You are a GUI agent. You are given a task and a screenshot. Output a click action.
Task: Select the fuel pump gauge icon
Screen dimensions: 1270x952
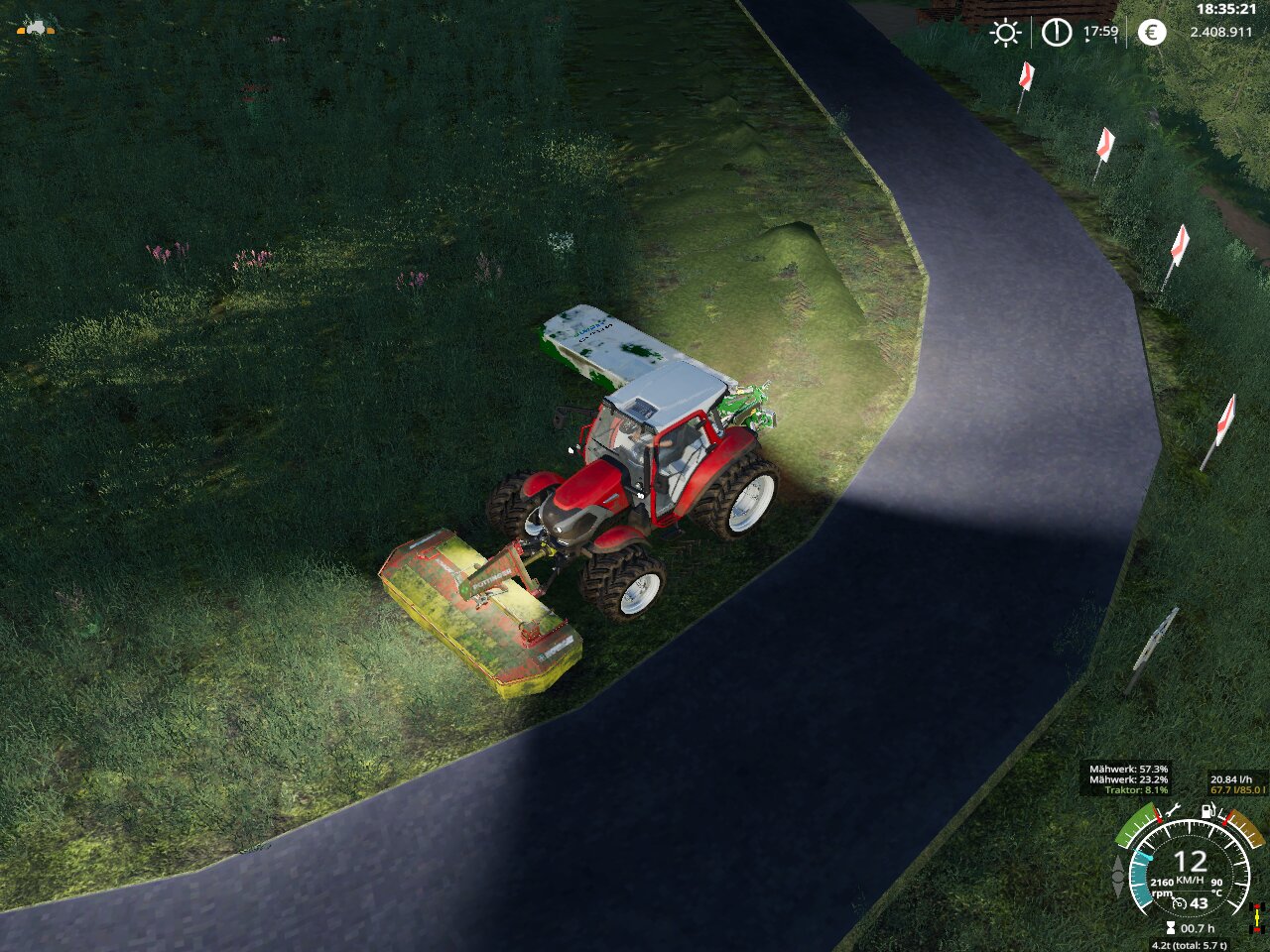pos(1208,811)
